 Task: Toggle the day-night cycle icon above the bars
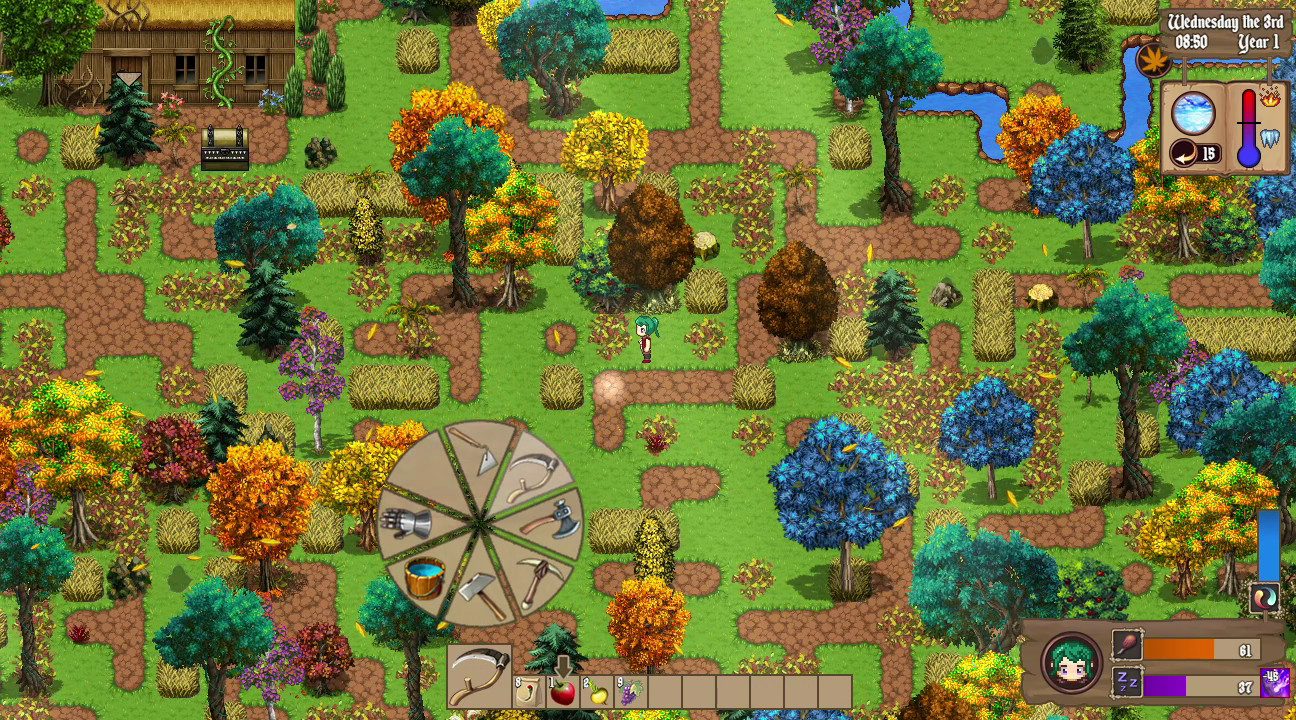1263,597
